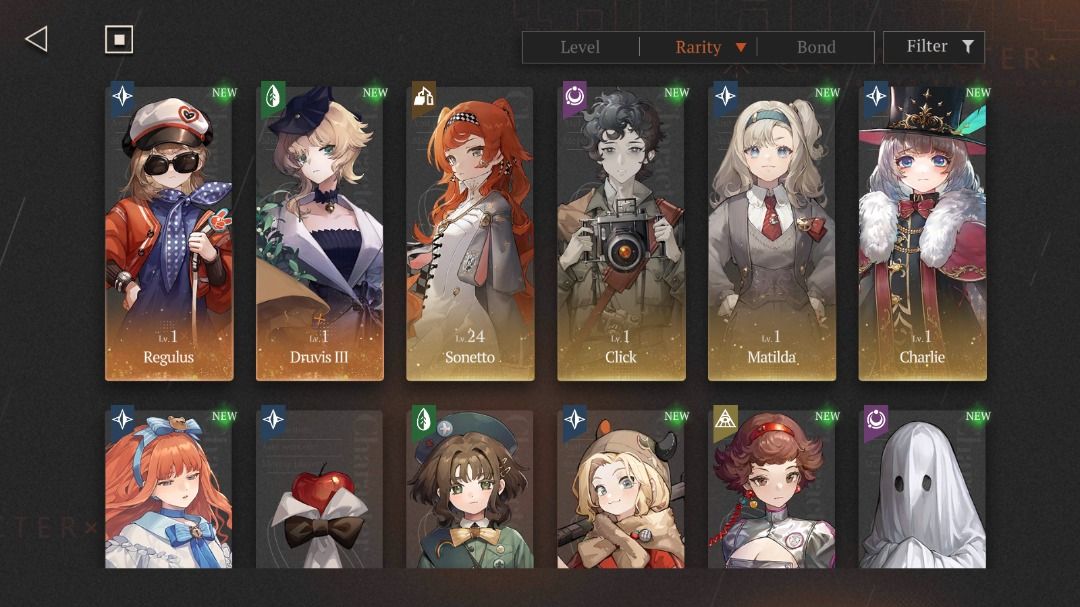Viewport: 1080px width, 607px height.
Task: Open the Filter options
Action: coord(939,47)
